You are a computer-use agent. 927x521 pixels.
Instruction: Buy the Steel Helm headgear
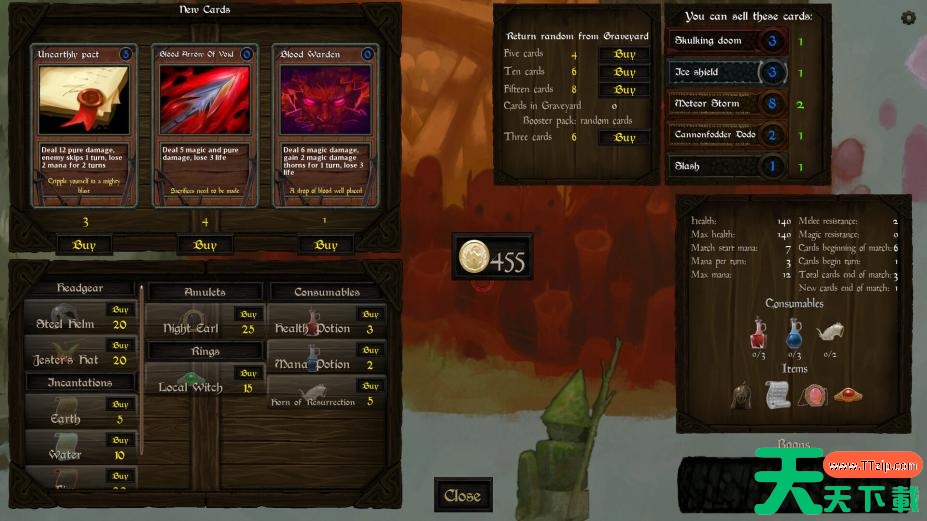point(120,311)
